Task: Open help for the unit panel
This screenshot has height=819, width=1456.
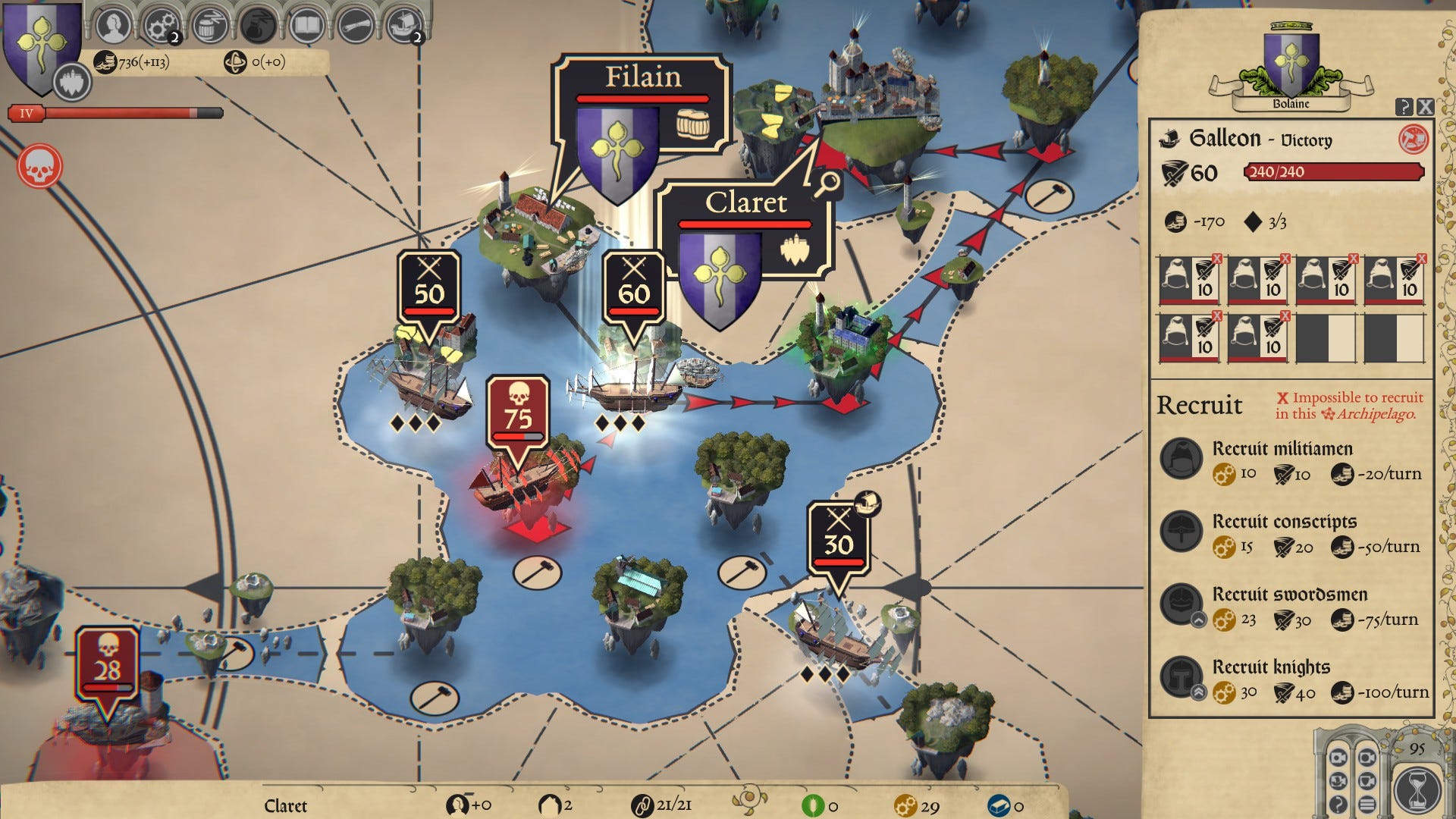Action: pyautogui.click(x=1404, y=107)
